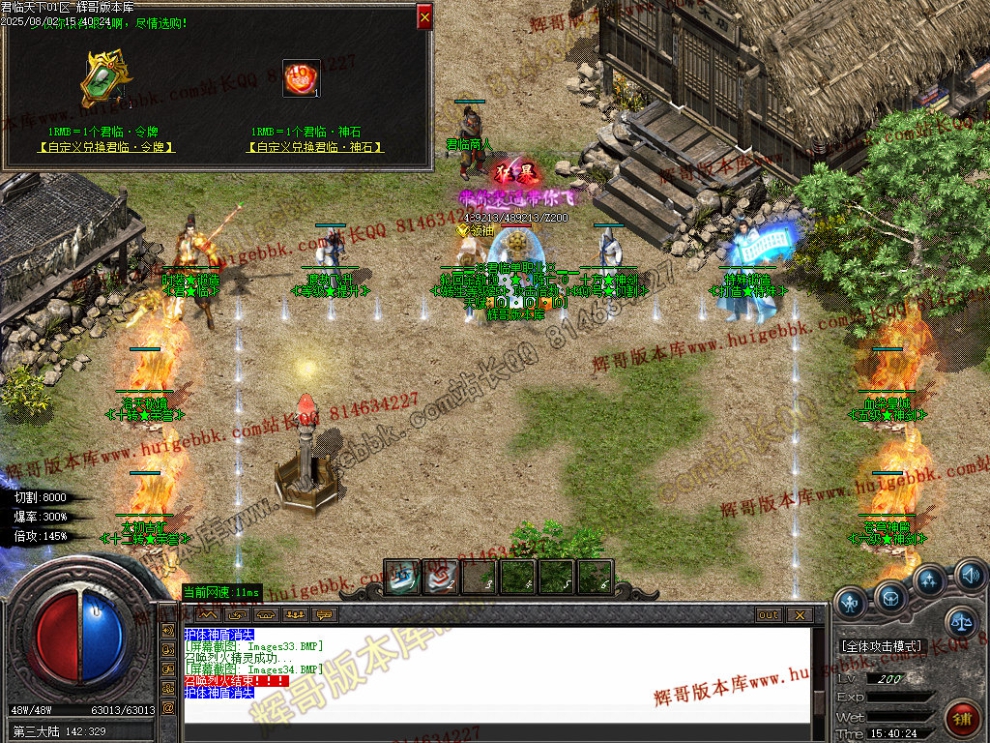Viewport: 990px width, 743px height.
Task: Select the speech-bubble chat channel button
Action: pyautogui.click(x=323, y=614)
